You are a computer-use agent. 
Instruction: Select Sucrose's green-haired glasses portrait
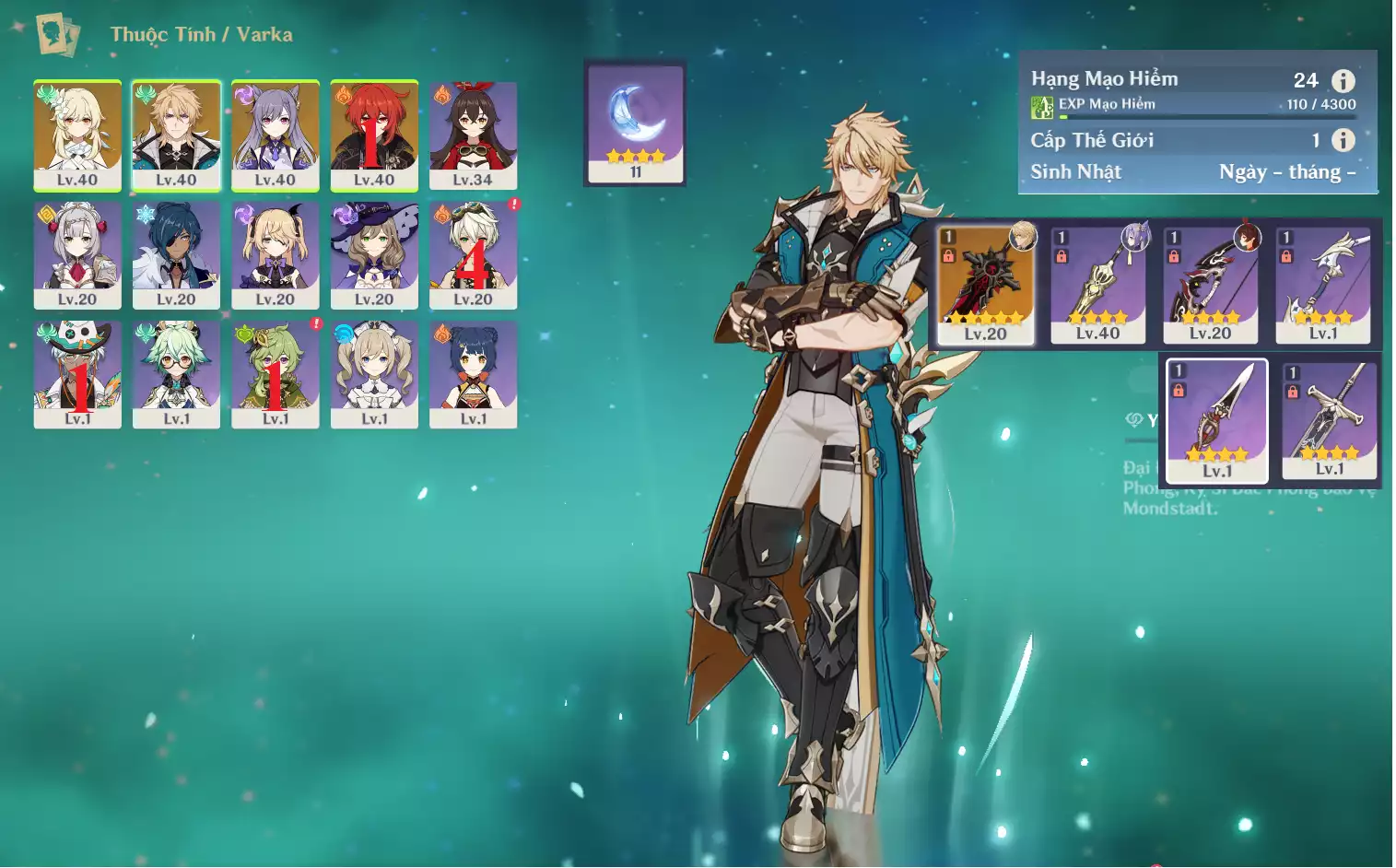point(176,373)
